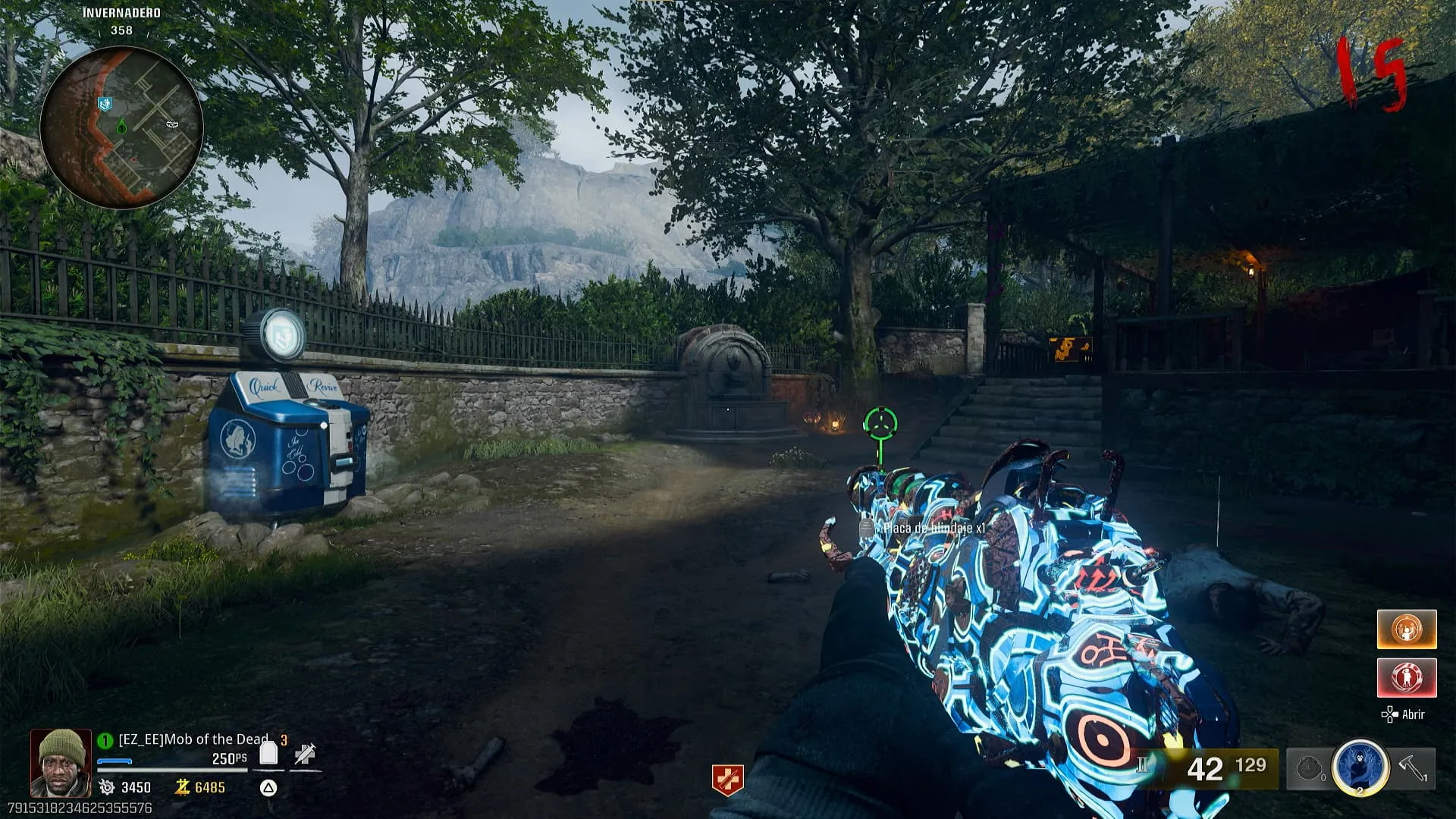Select the player portrait with green beanie
Image resolution: width=1456 pixels, height=819 pixels.
pos(61,762)
